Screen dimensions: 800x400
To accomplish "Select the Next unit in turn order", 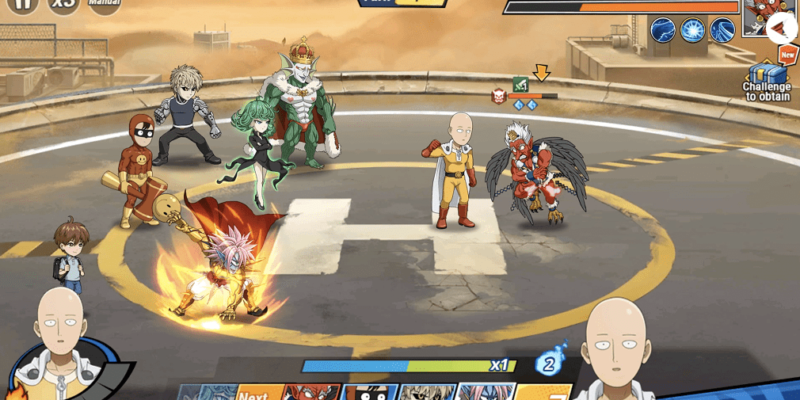I will tap(254, 392).
